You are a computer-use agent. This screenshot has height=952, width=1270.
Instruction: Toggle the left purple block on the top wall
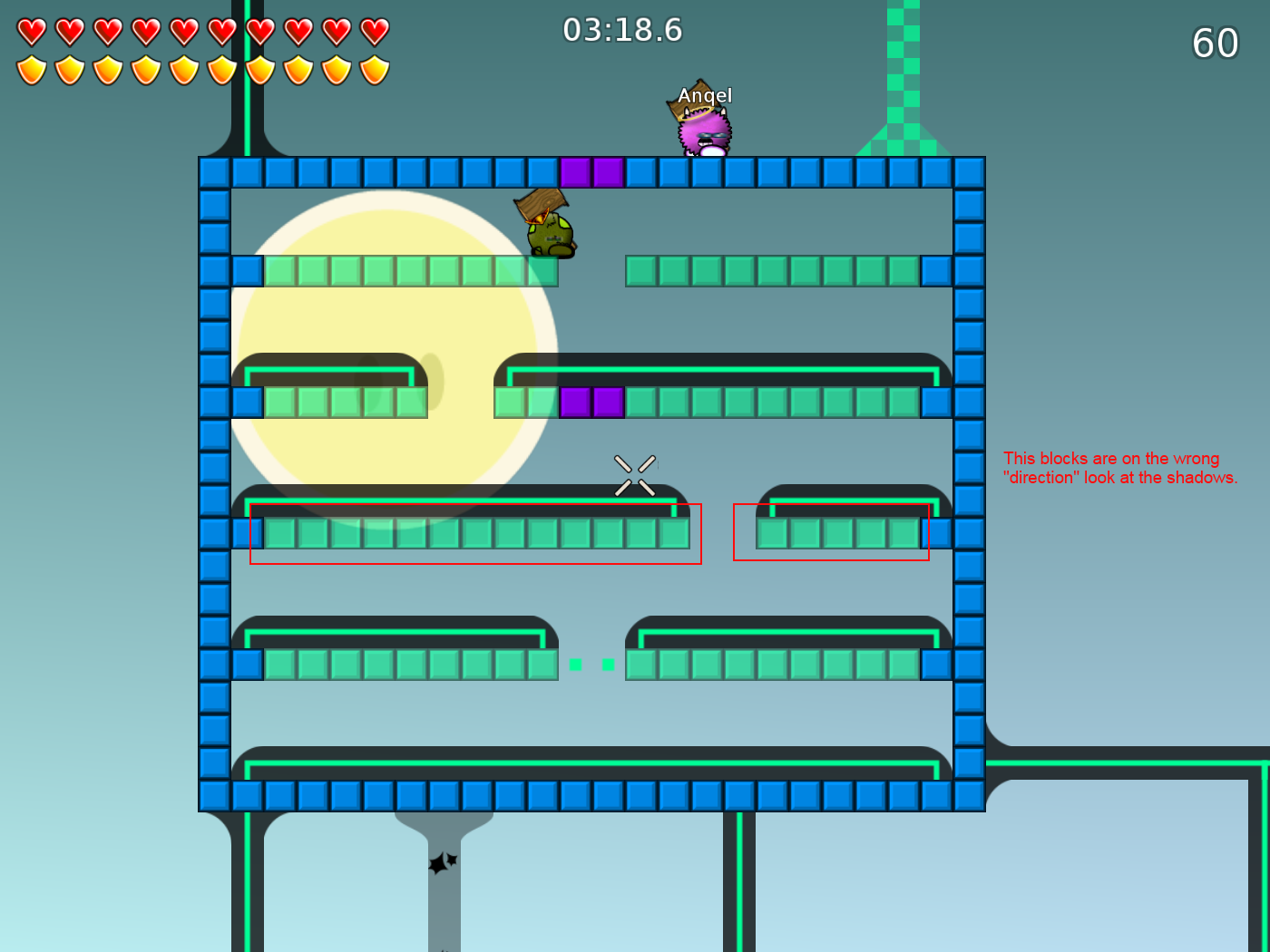pos(577,173)
